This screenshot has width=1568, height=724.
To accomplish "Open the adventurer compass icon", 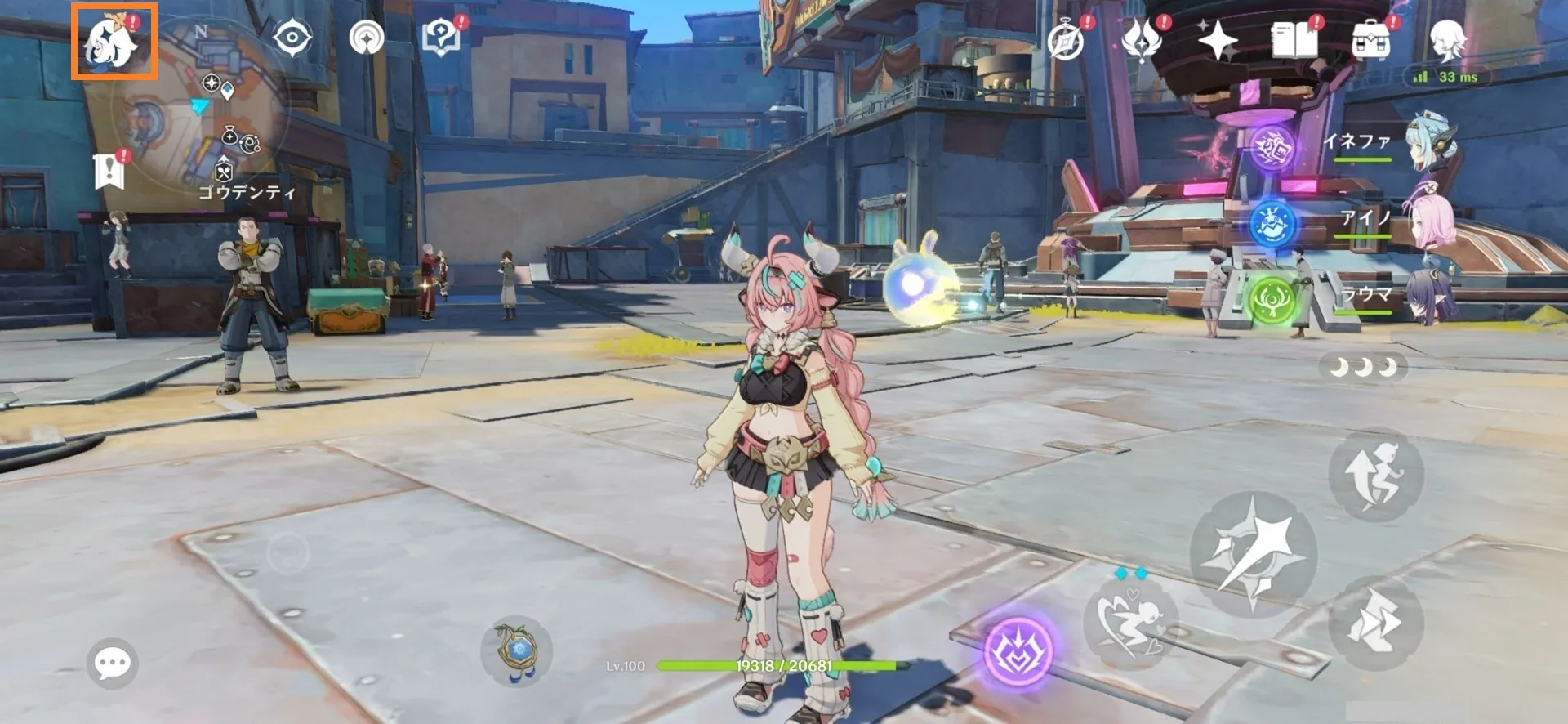I will 1066,40.
